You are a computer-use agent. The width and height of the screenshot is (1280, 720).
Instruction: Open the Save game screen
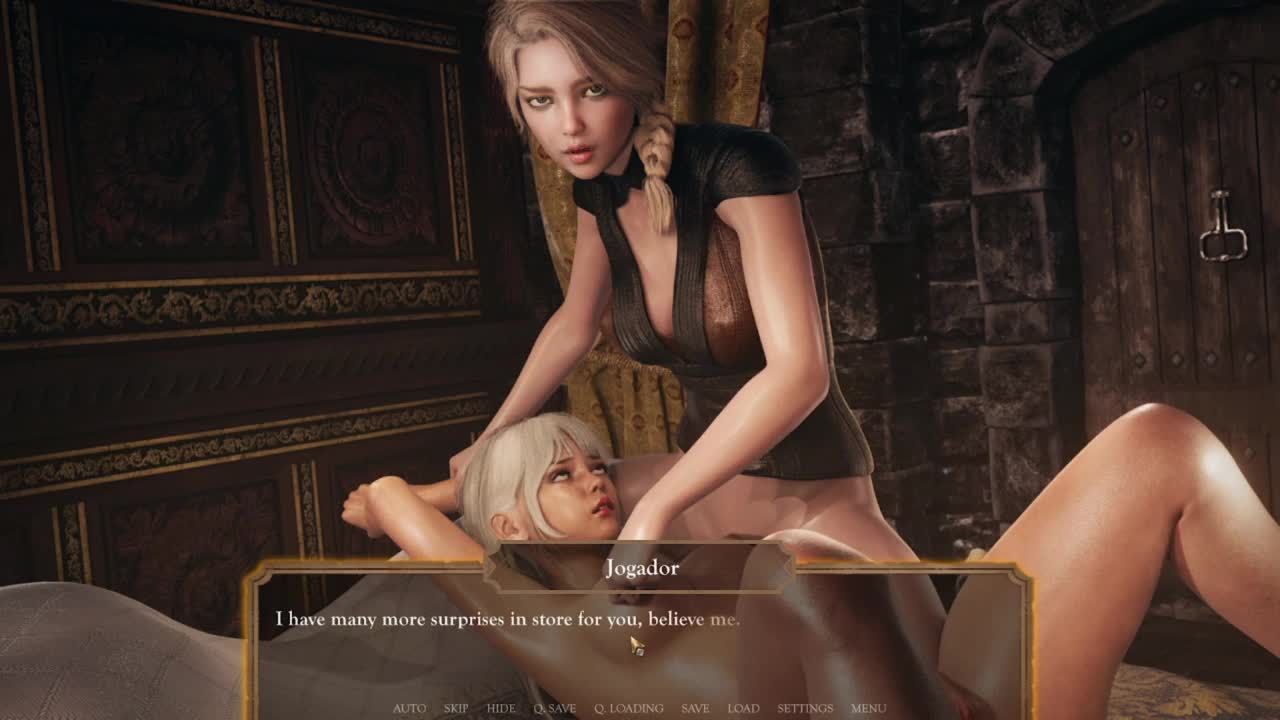(695, 708)
